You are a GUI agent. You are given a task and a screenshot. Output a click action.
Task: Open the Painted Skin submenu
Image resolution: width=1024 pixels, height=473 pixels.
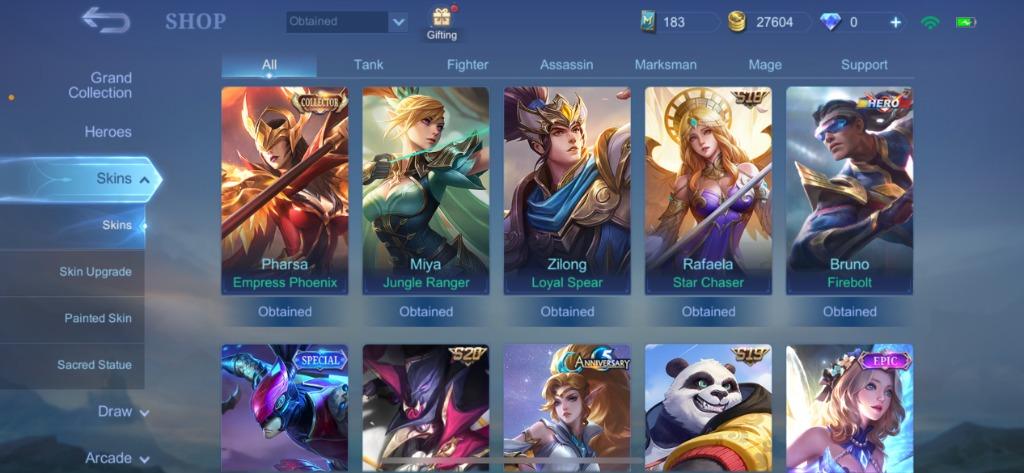98,318
